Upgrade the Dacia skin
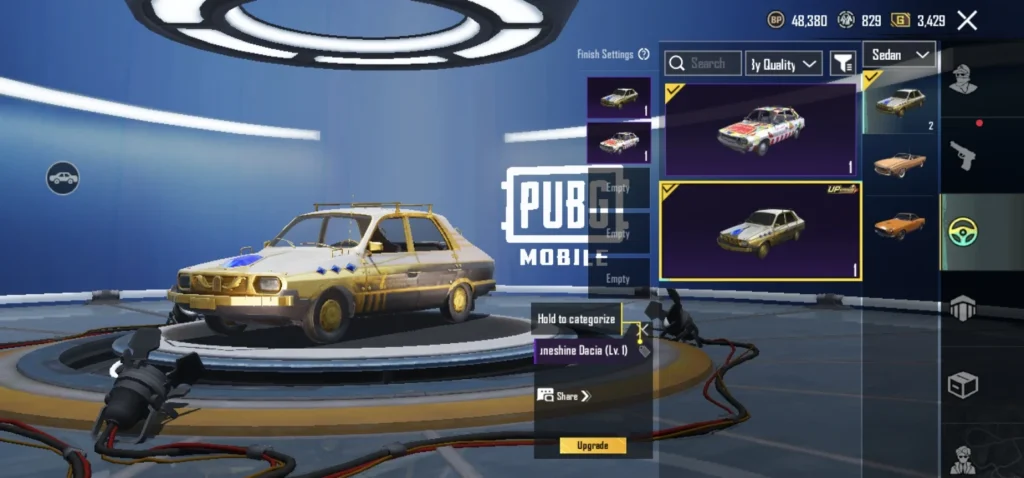This screenshot has width=1024, height=478. click(592, 445)
